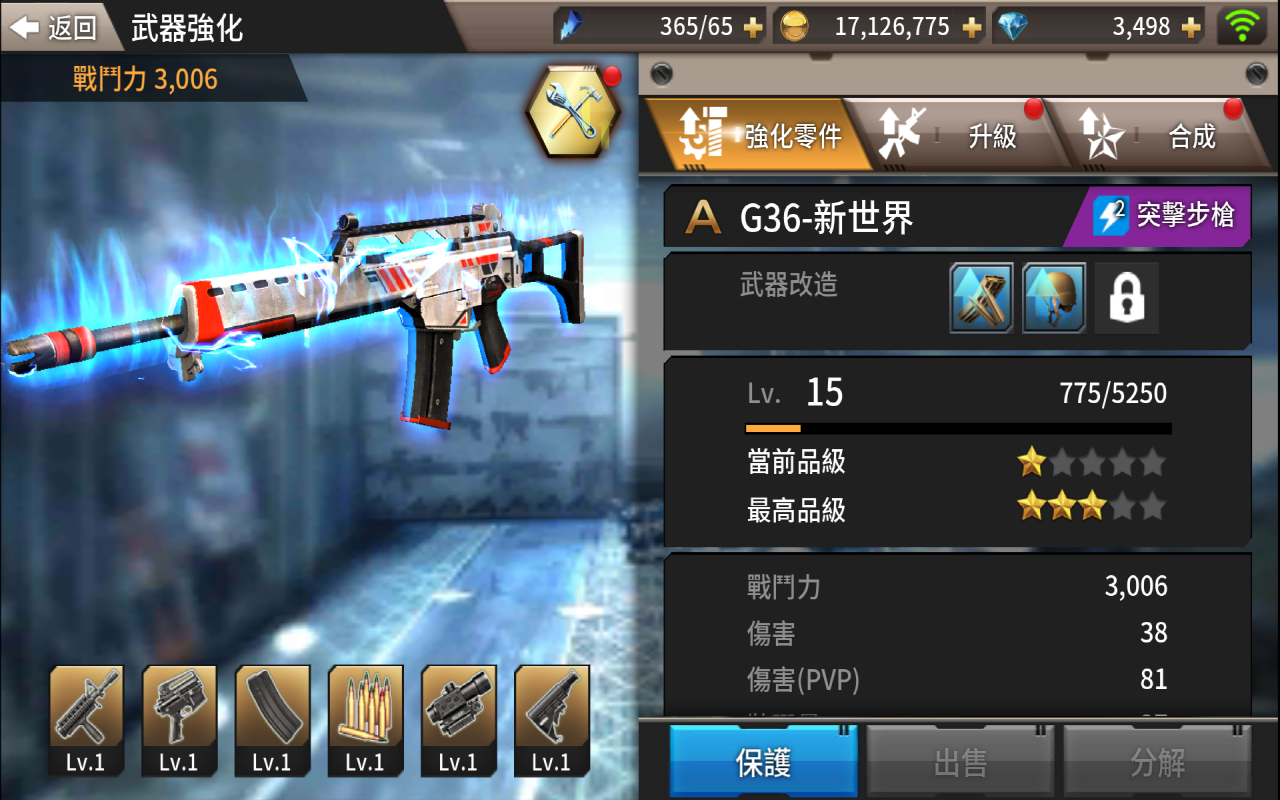Click the 返回 back button
The image size is (1280, 800).
[55, 26]
